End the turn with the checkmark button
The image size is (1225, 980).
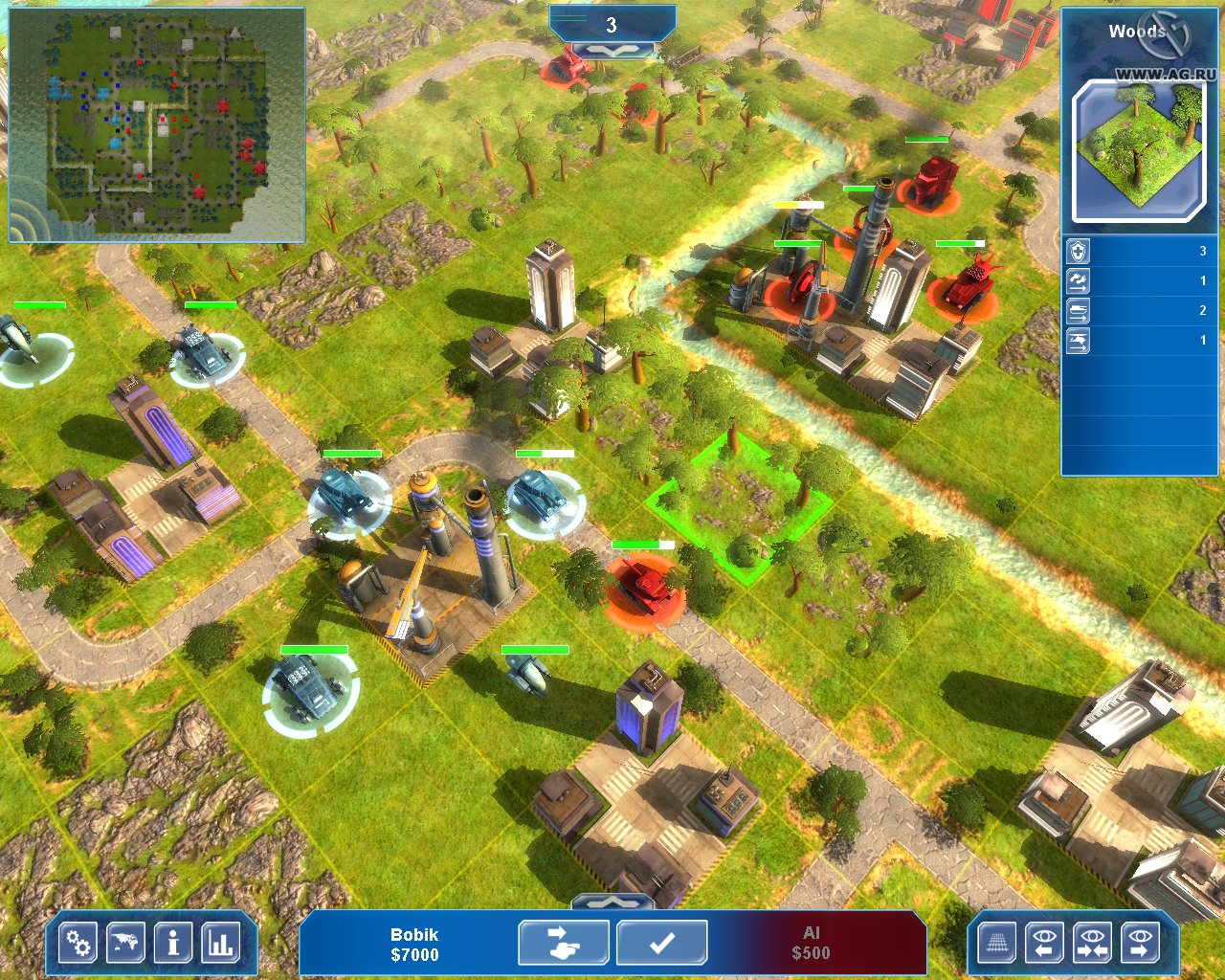click(660, 944)
